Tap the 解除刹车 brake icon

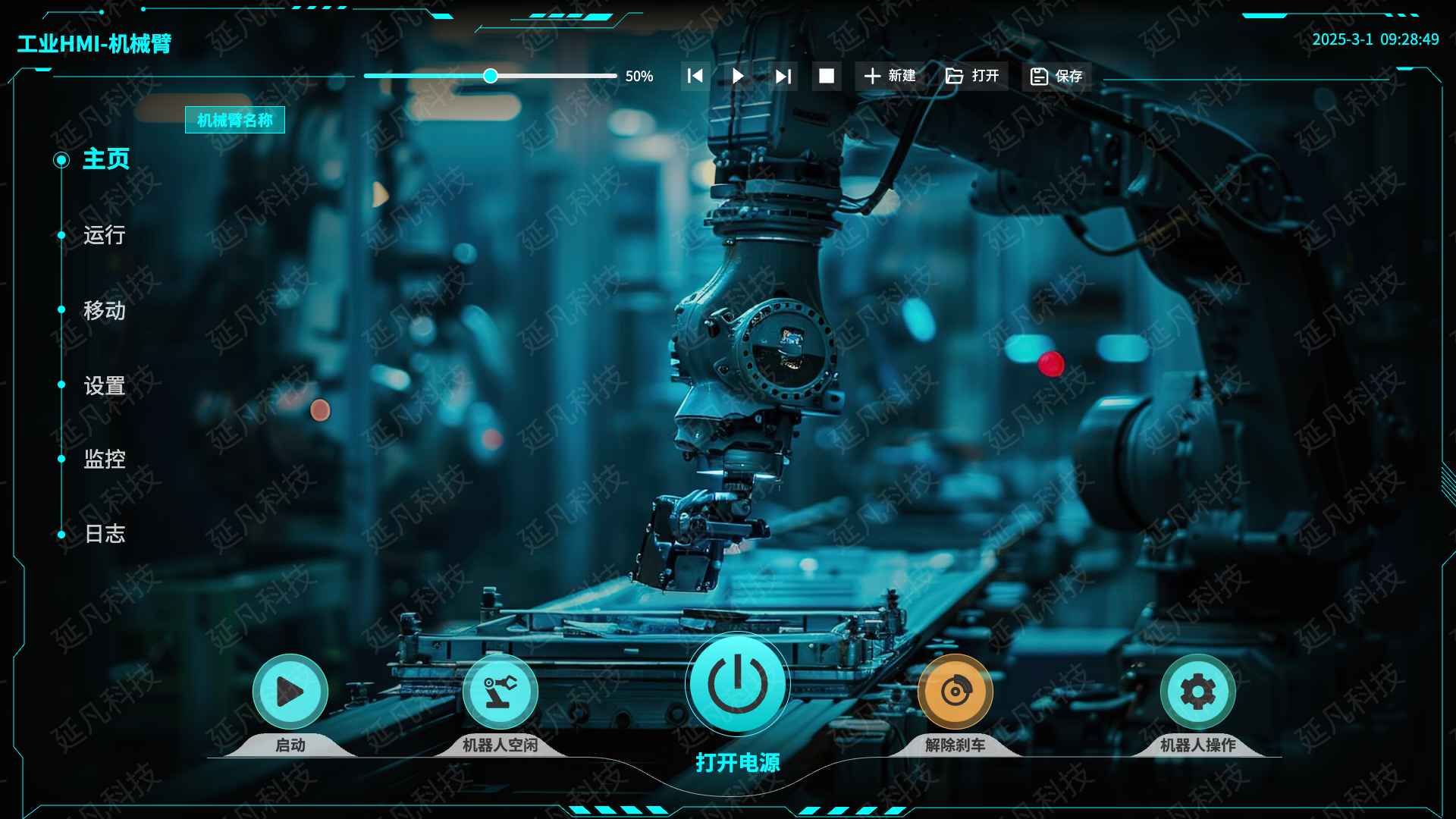click(955, 690)
